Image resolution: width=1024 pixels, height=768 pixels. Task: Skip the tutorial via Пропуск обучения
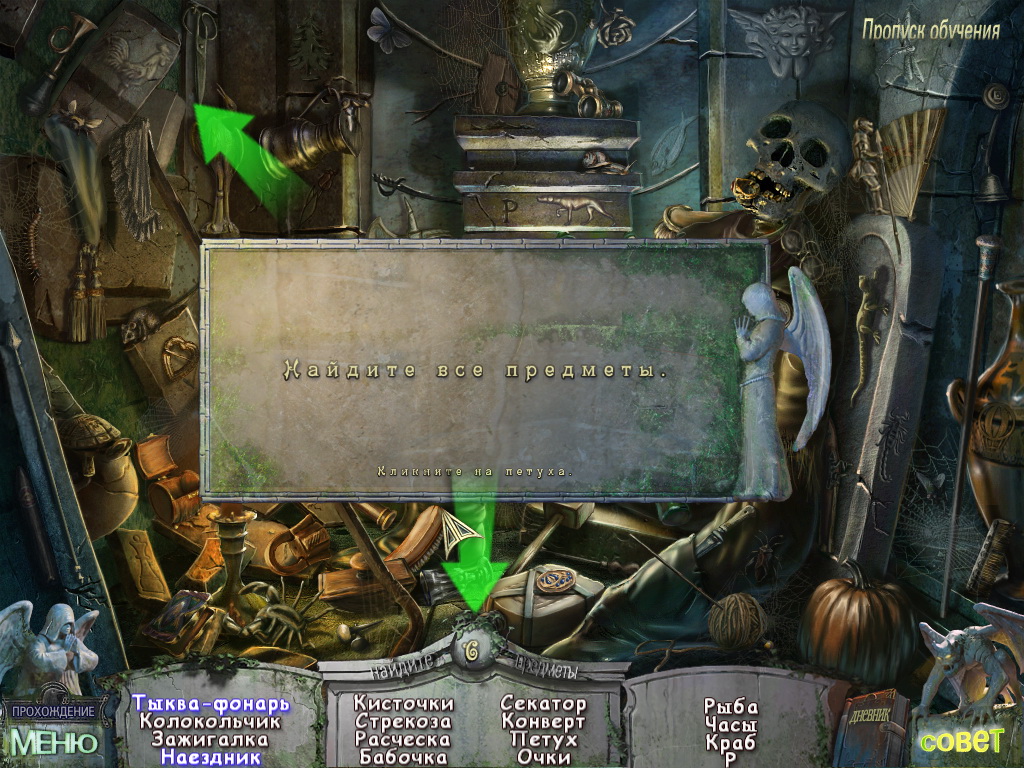(931, 30)
